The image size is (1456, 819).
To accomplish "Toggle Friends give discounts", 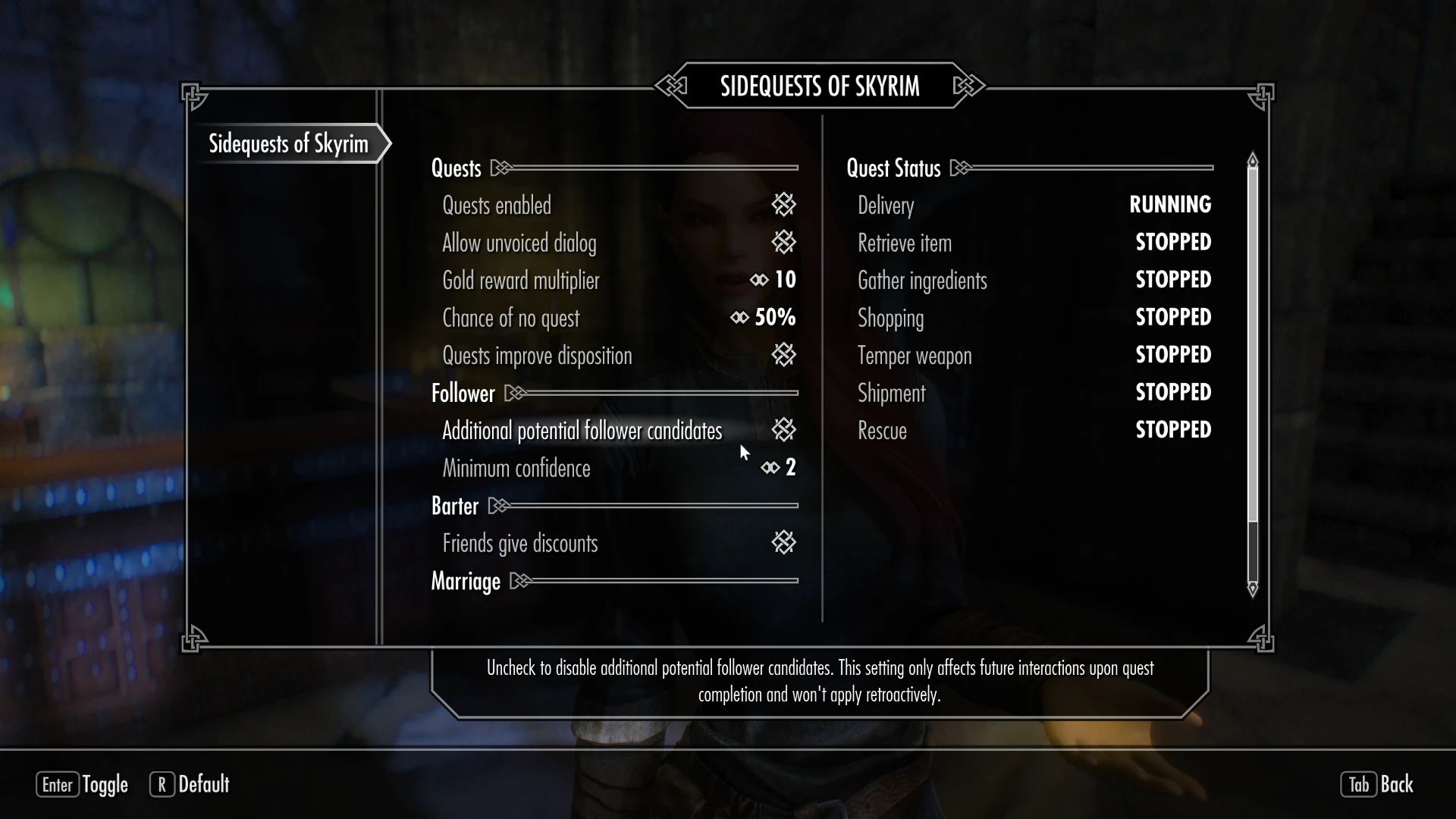I will click(x=784, y=542).
